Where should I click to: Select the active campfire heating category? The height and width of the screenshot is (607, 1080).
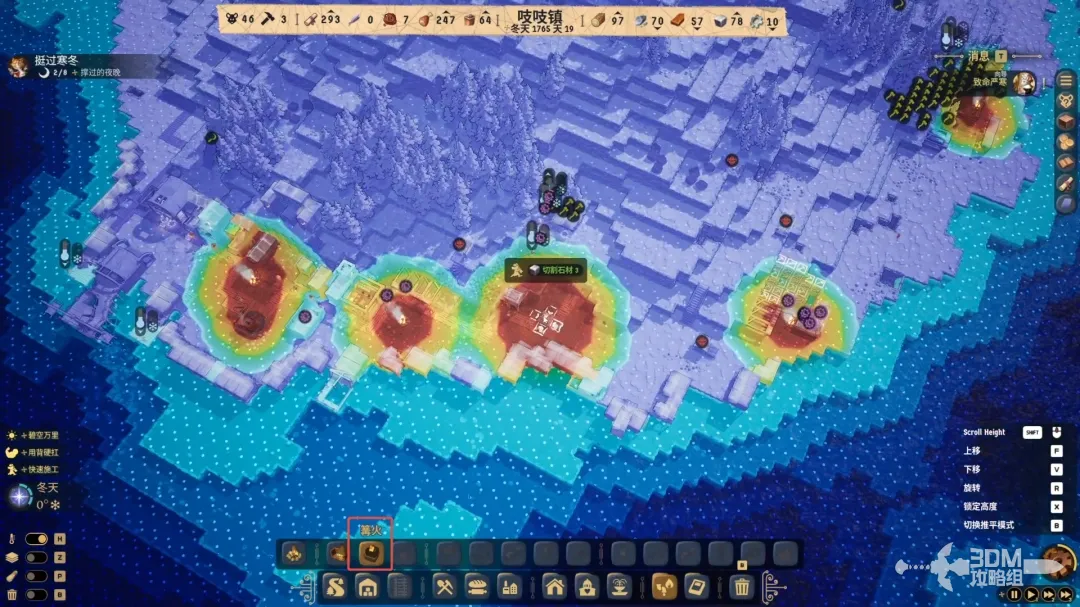point(664,587)
